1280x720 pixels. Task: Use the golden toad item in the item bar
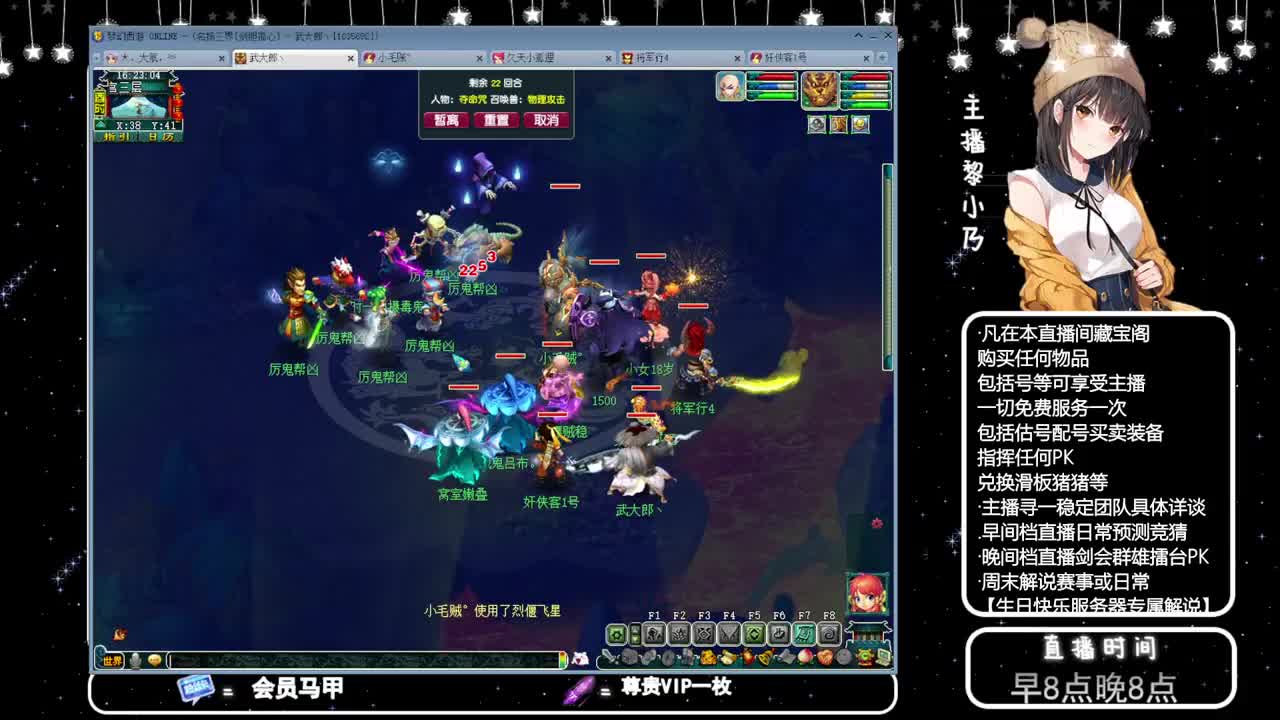[708, 657]
